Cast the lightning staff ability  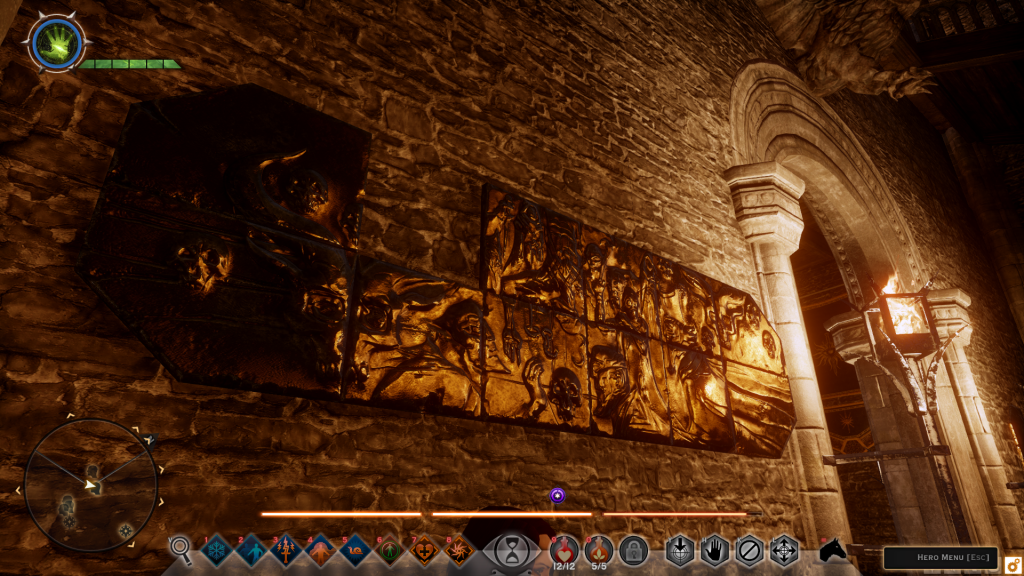[286, 550]
